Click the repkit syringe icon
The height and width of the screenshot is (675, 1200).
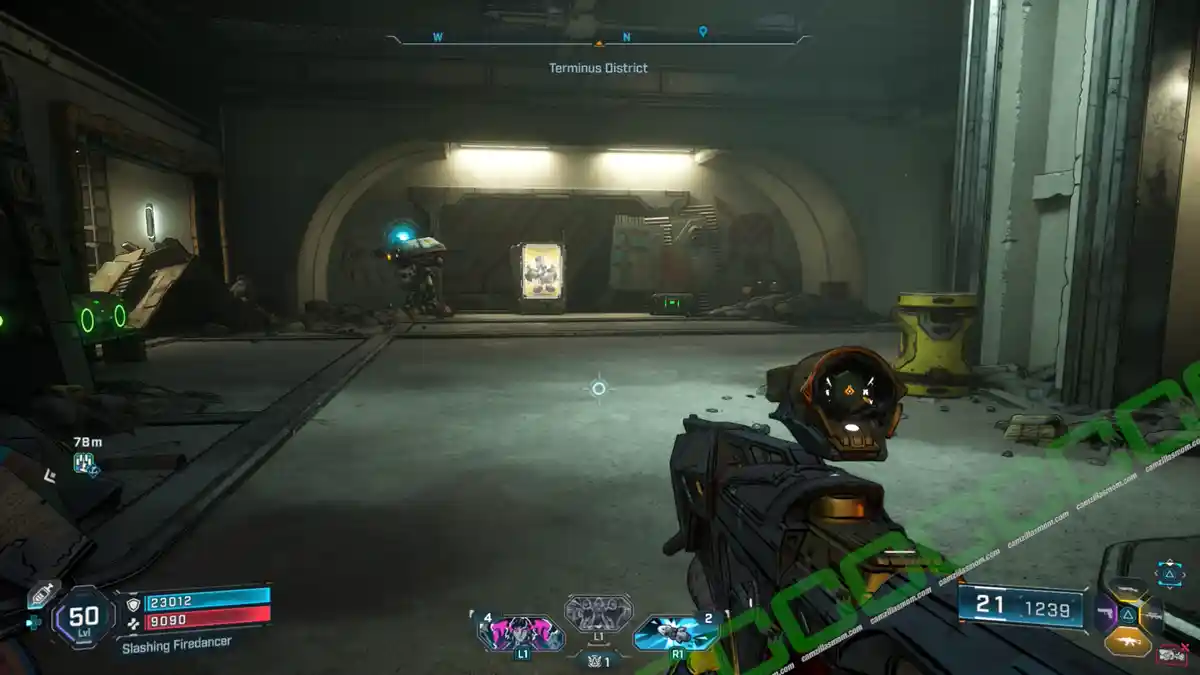point(40,592)
